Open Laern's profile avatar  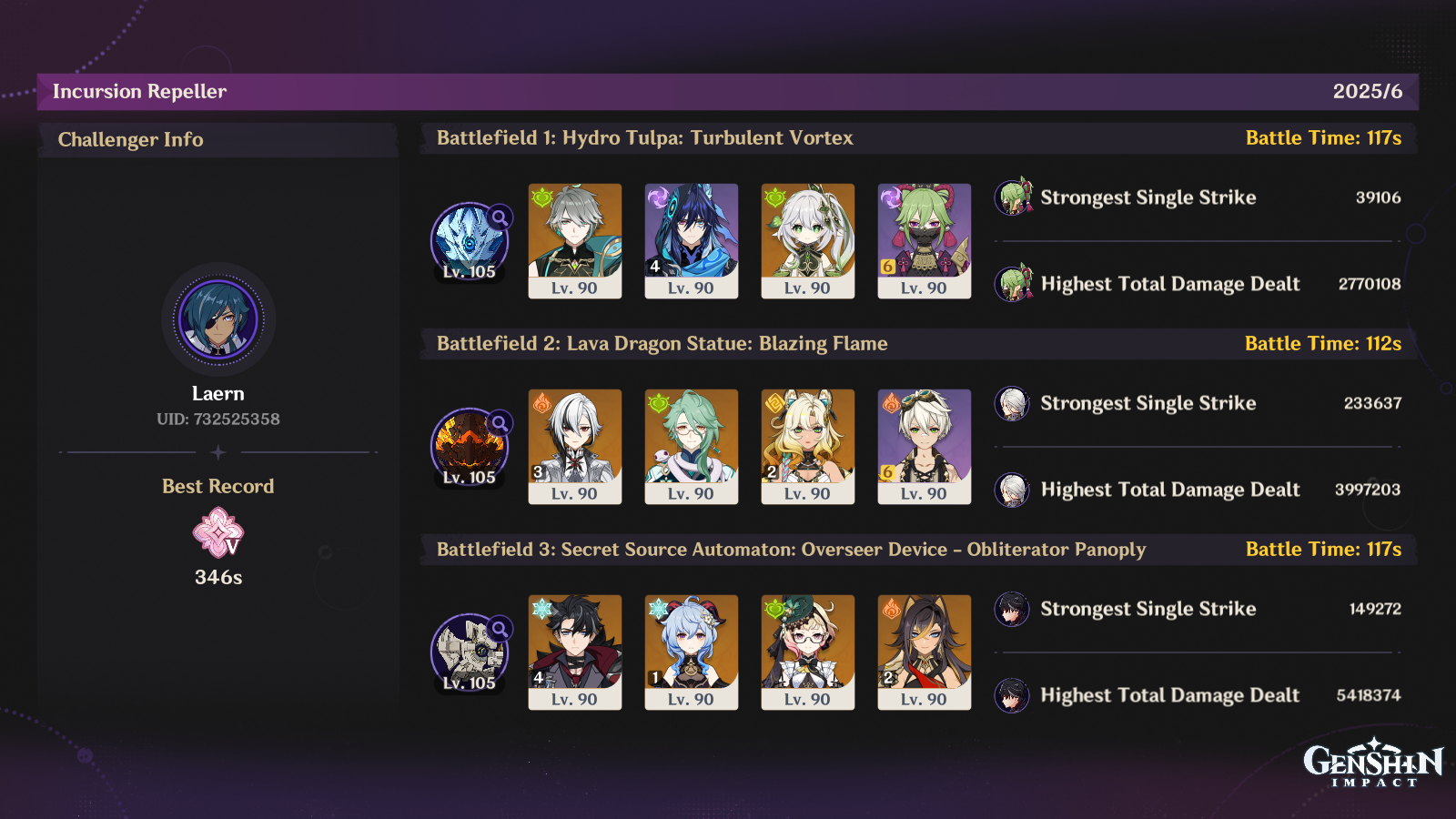(217, 320)
